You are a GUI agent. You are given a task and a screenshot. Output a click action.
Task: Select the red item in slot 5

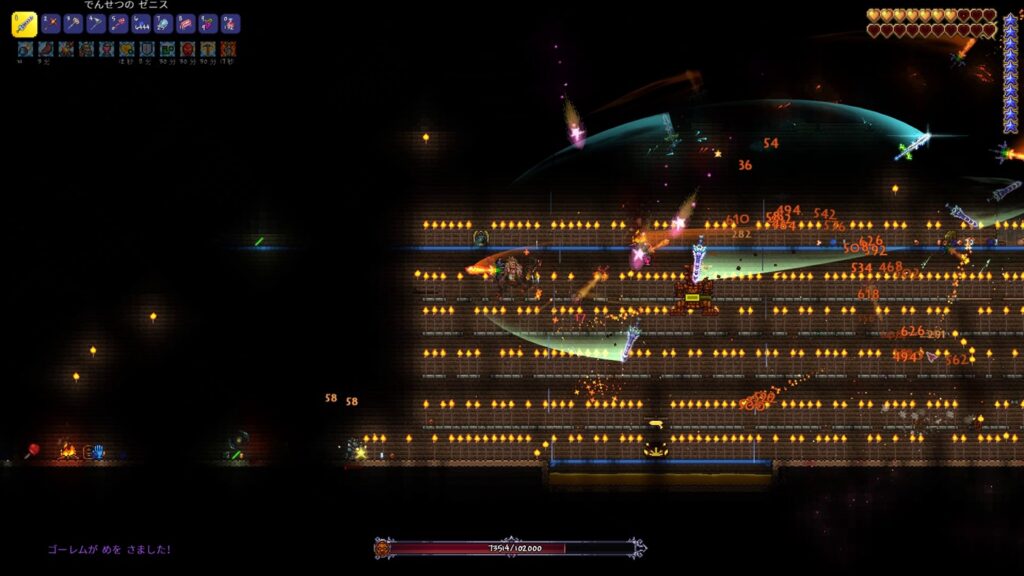[x=119, y=24]
